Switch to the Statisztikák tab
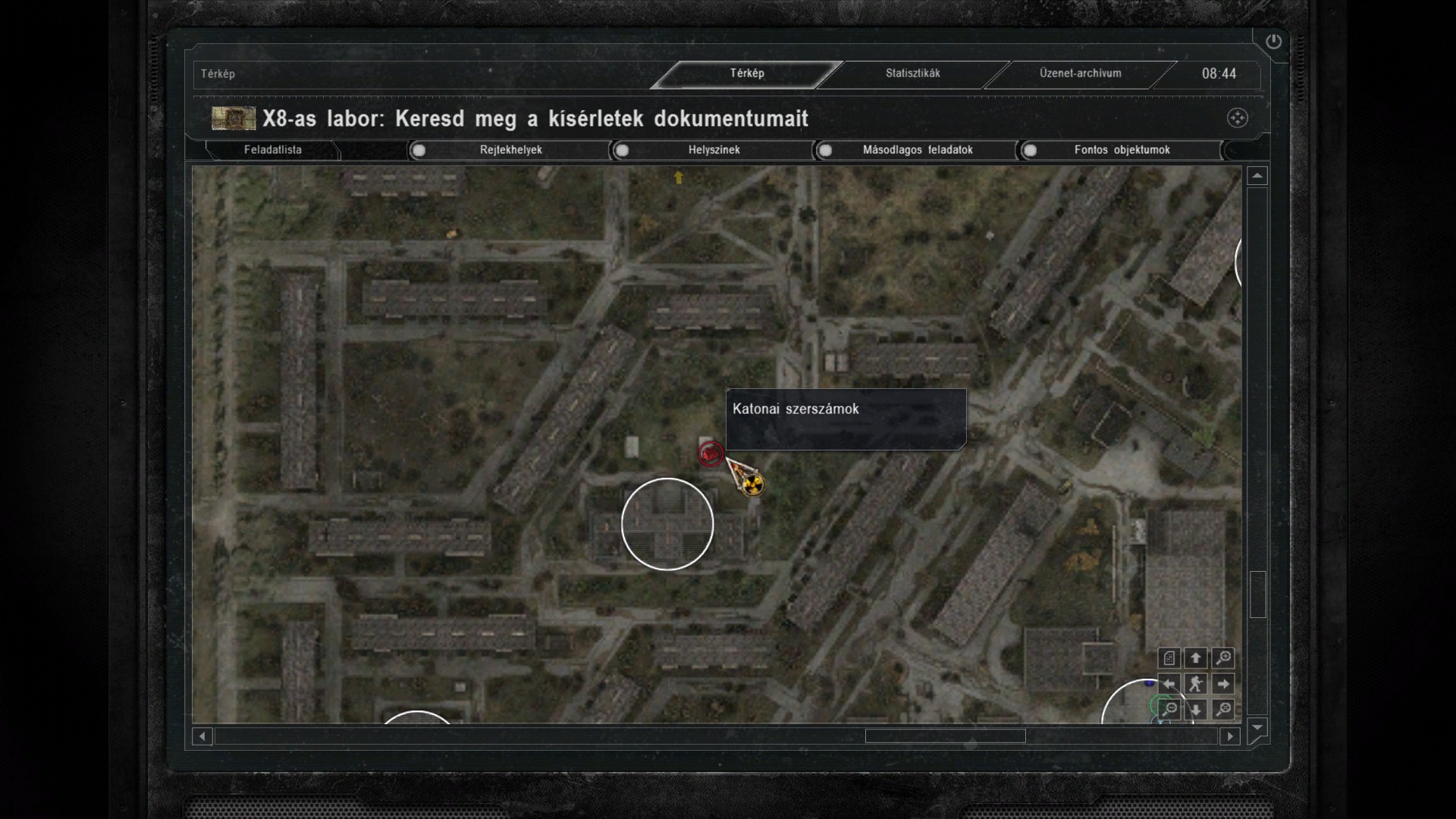 912,74
